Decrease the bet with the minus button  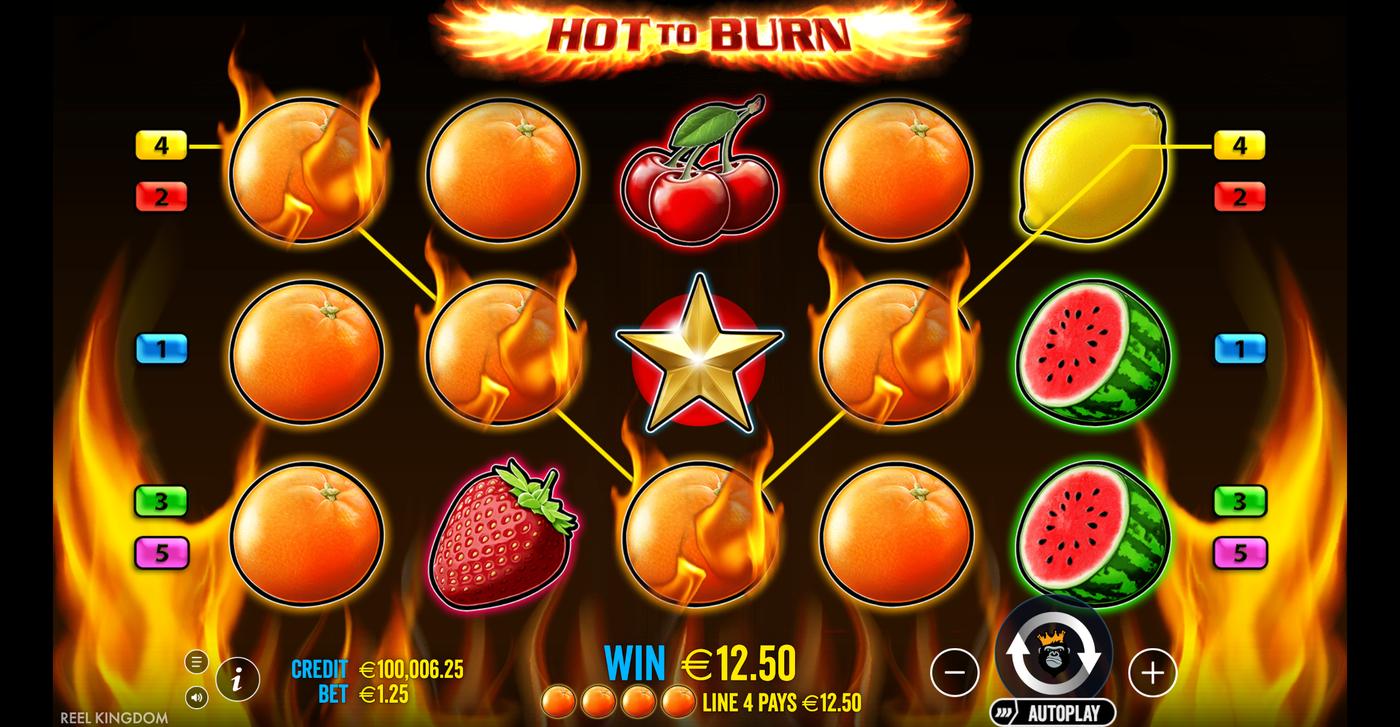tap(956, 671)
